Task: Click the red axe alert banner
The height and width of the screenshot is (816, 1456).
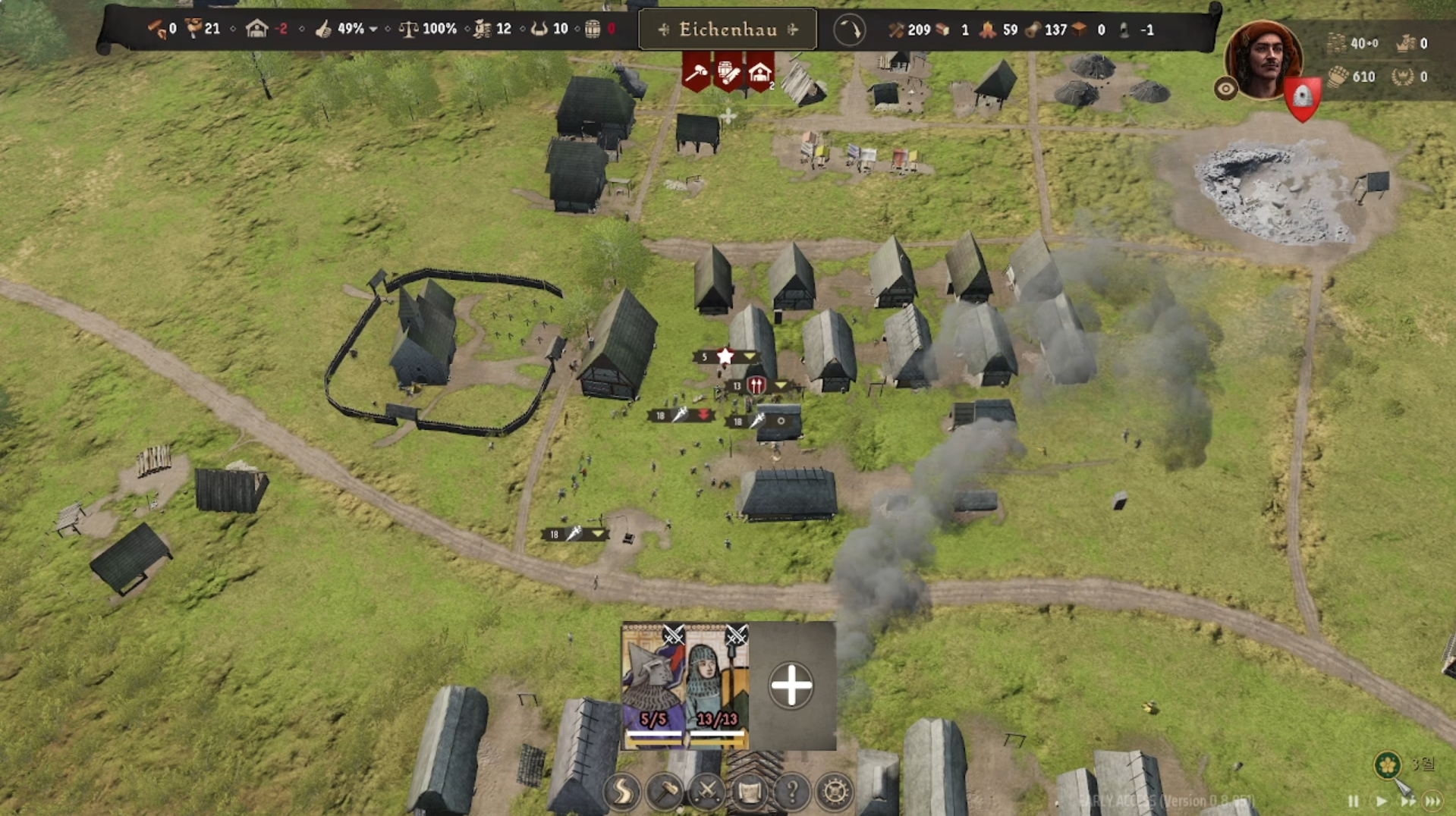Action: click(x=696, y=73)
